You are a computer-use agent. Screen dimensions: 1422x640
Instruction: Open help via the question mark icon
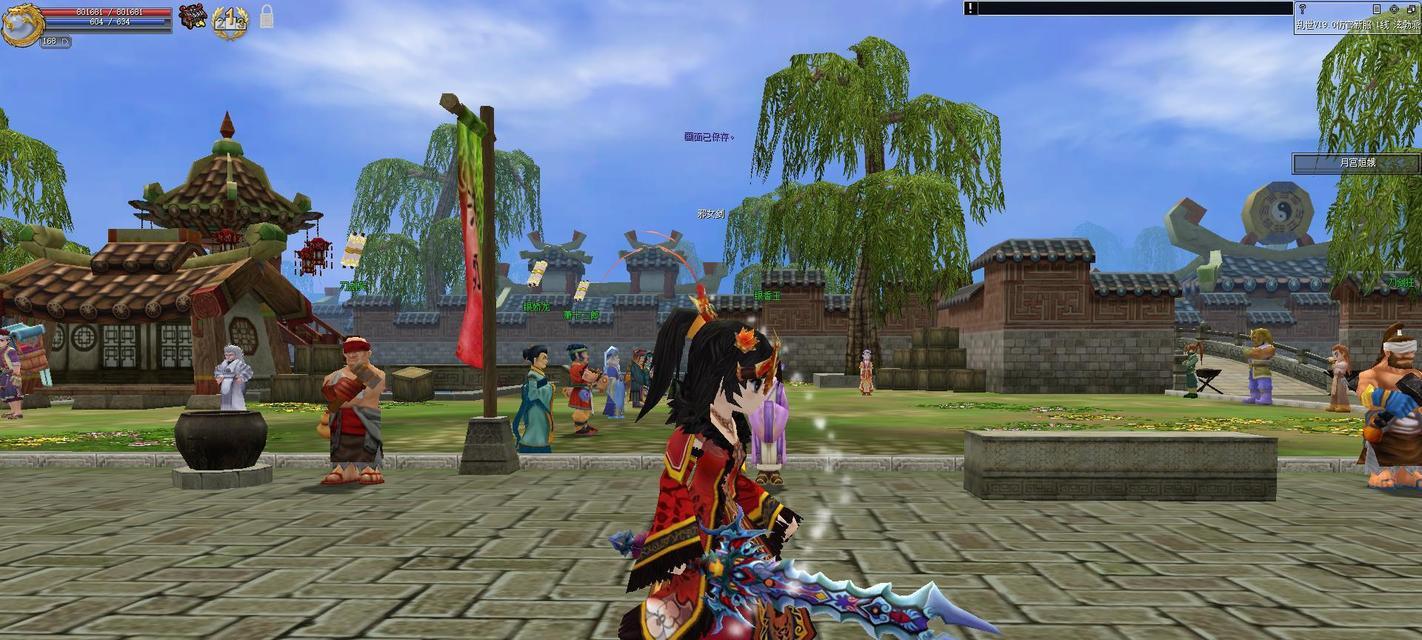(1302, 8)
